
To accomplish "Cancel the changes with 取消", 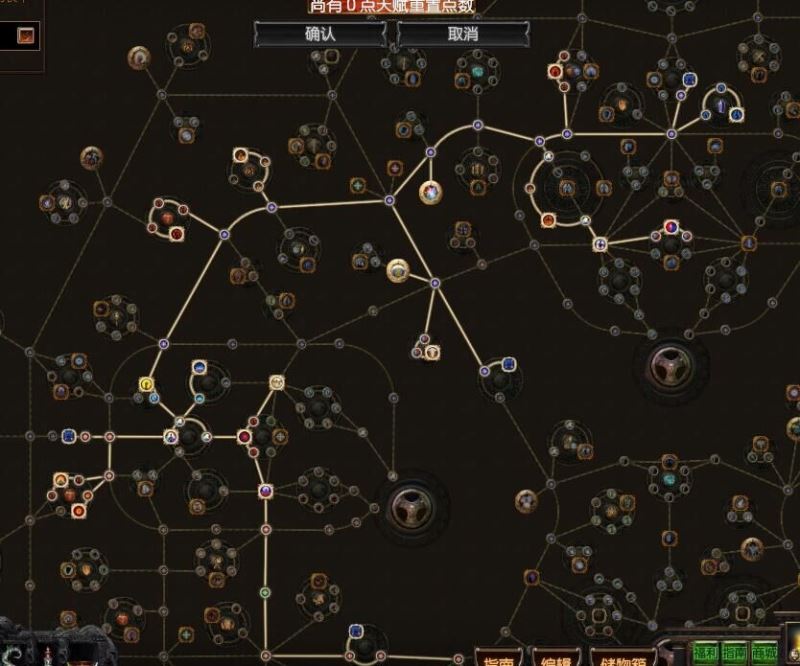I will click(463, 34).
